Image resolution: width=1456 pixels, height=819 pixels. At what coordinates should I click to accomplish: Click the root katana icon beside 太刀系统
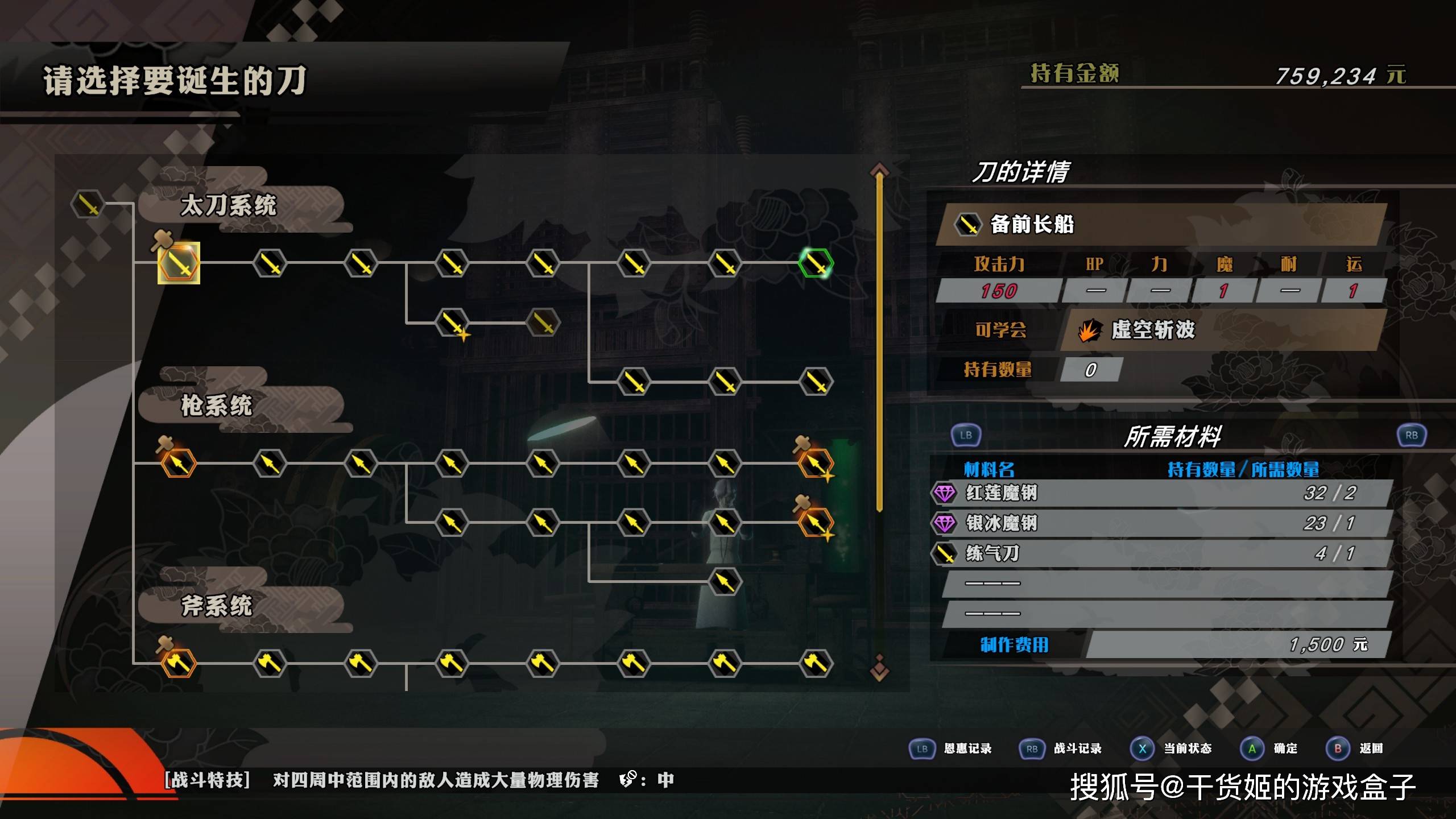point(88,204)
